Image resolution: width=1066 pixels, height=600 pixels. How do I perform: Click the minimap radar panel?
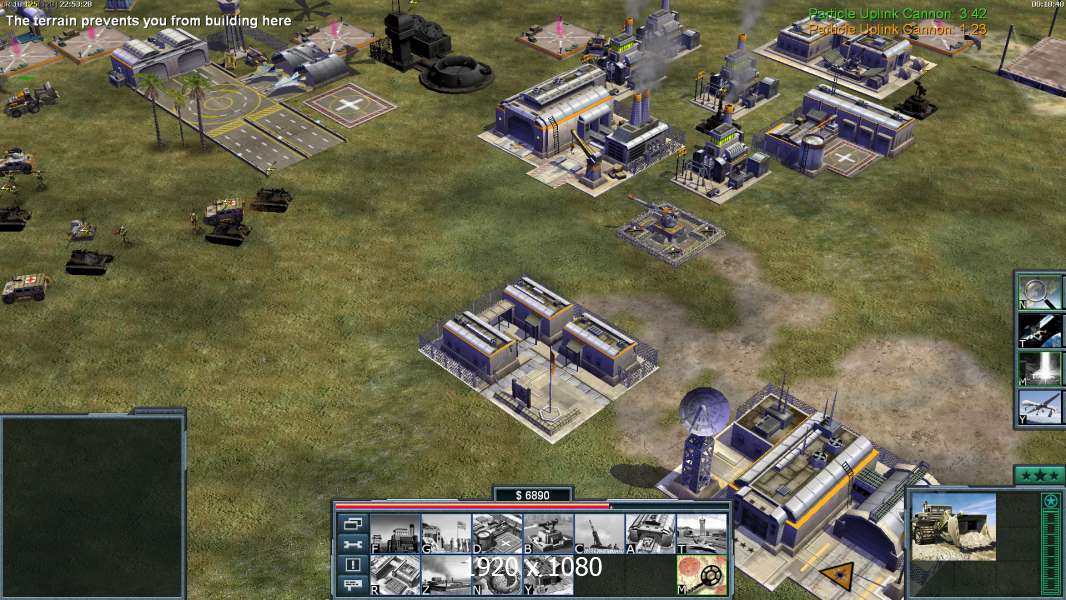pyautogui.click(x=92, y=507)
